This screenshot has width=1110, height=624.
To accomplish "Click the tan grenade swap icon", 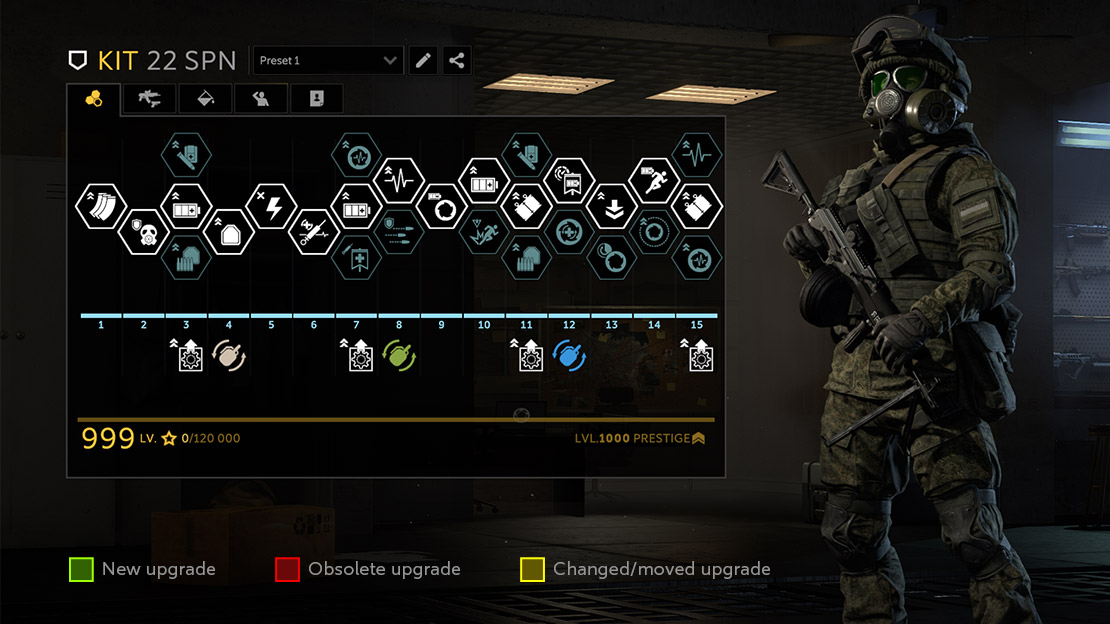I will coord(229,355).
